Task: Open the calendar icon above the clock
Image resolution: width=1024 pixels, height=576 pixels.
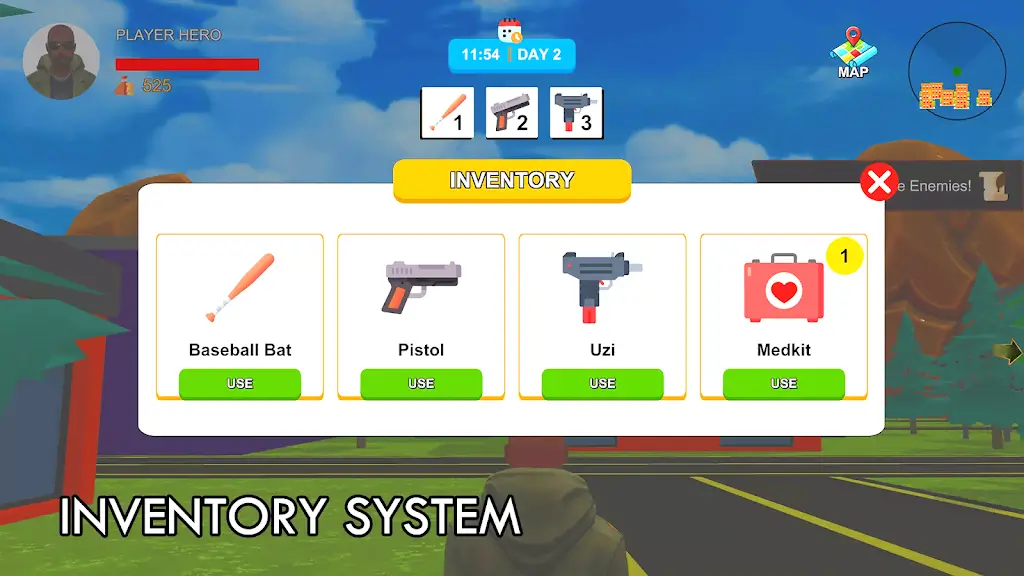Action: point(510,30)
